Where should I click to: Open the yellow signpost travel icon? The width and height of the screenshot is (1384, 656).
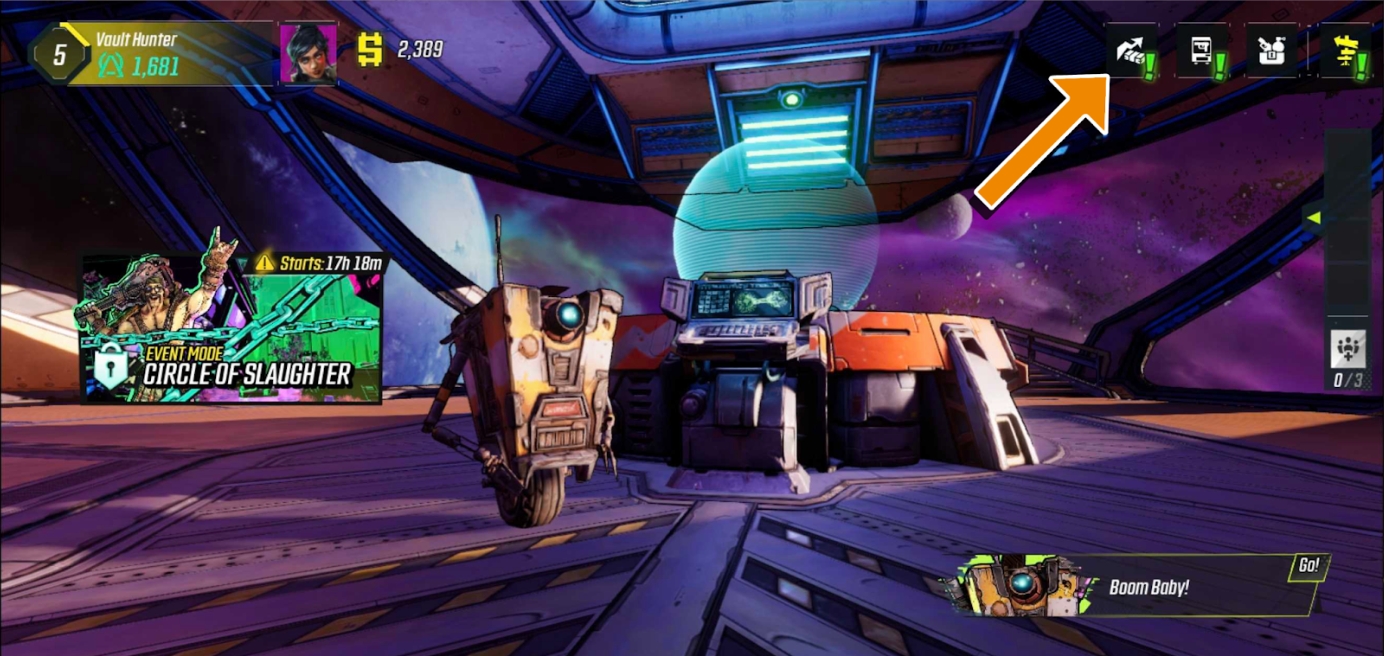click(1343, 51)
